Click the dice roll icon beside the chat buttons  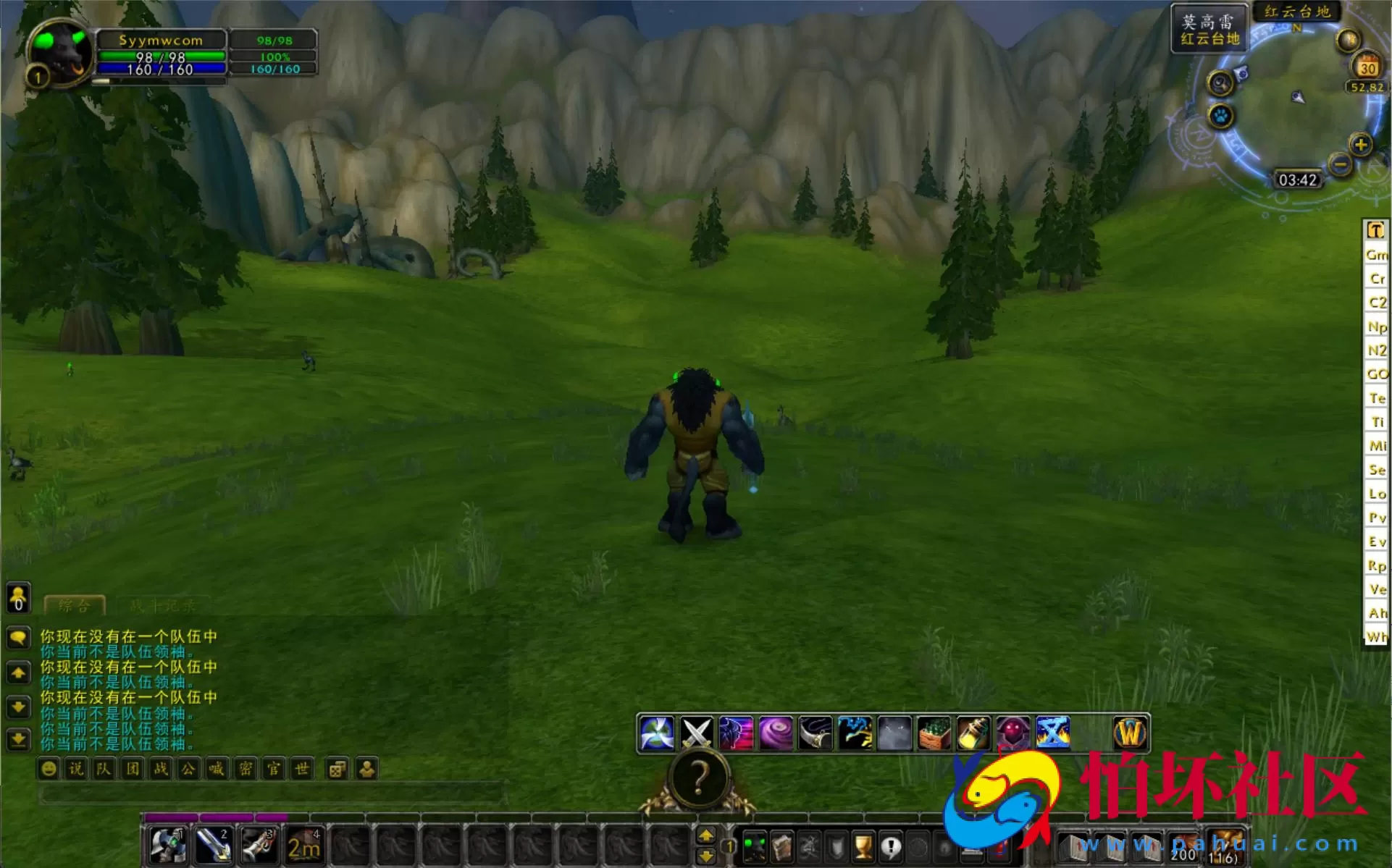335,769
